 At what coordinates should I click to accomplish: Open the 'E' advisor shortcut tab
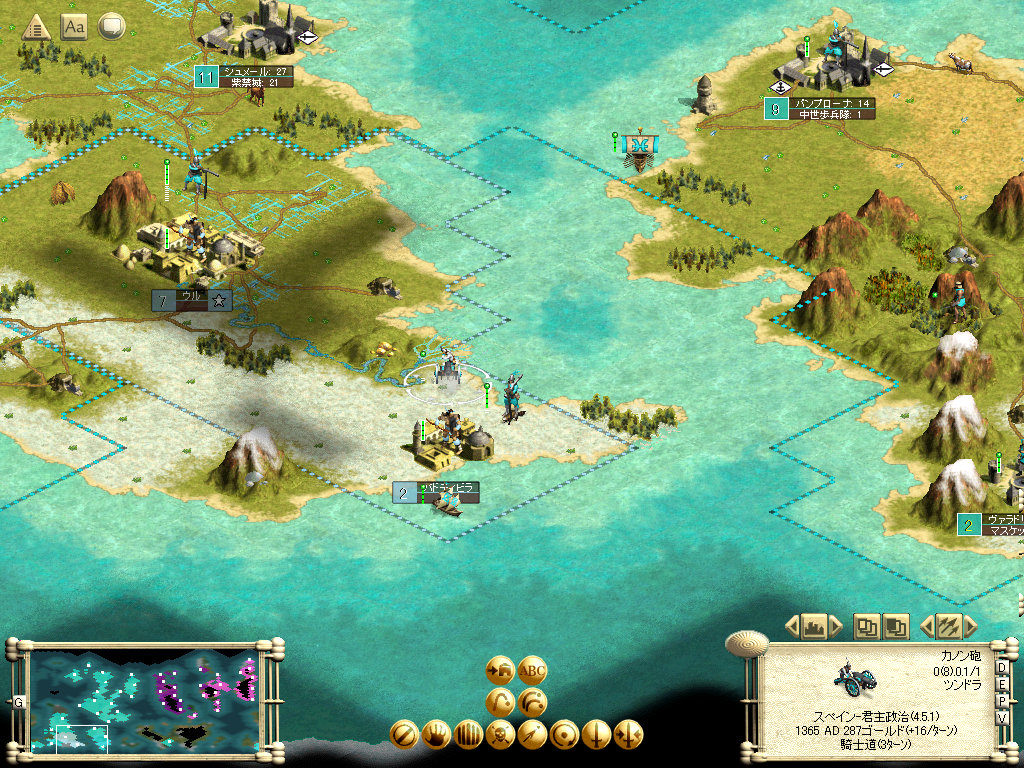(1002, 686)
